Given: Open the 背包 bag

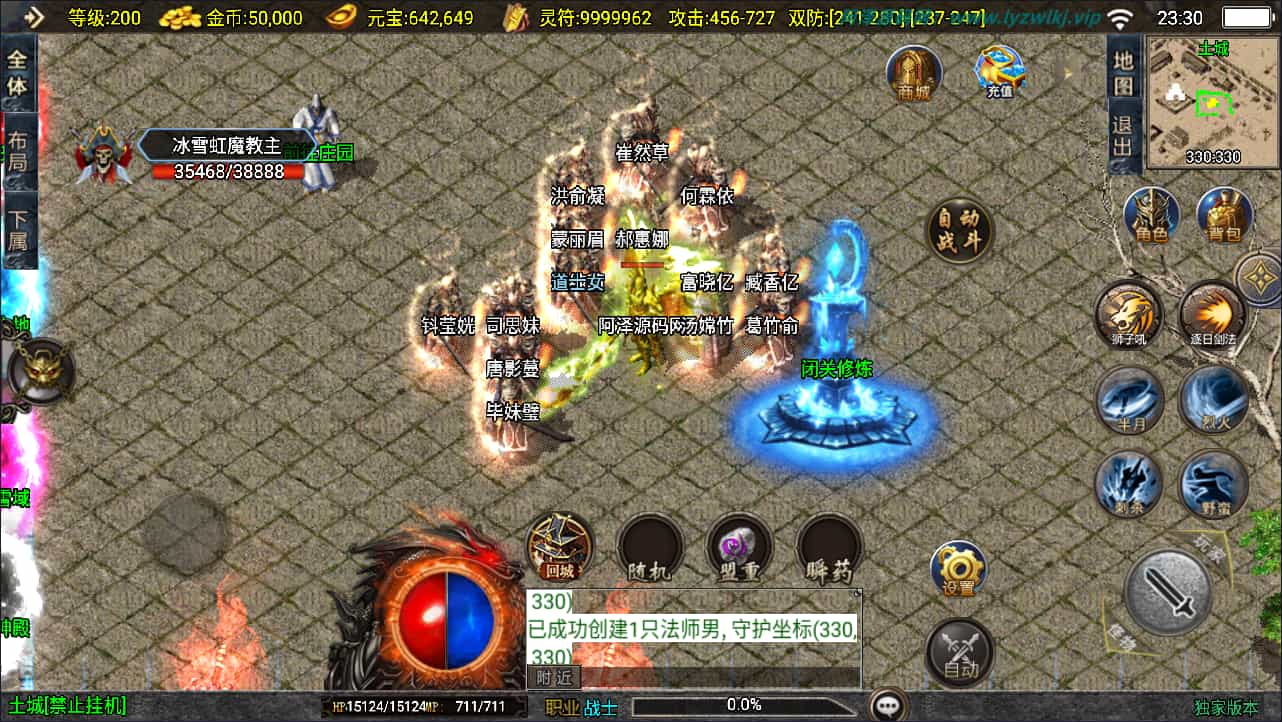Looking at the screenshot, I should tap(1224, 215).
